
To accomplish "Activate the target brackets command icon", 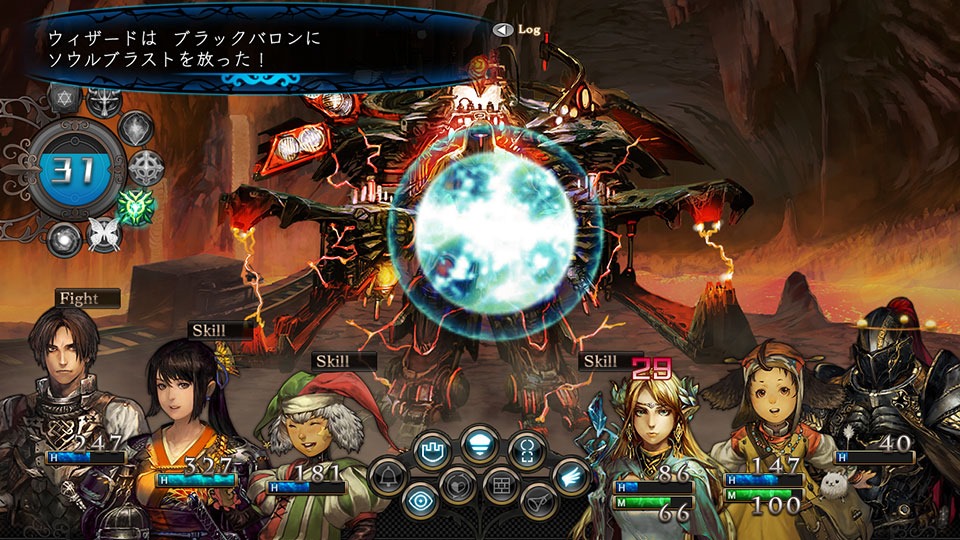I will [526, 447].
